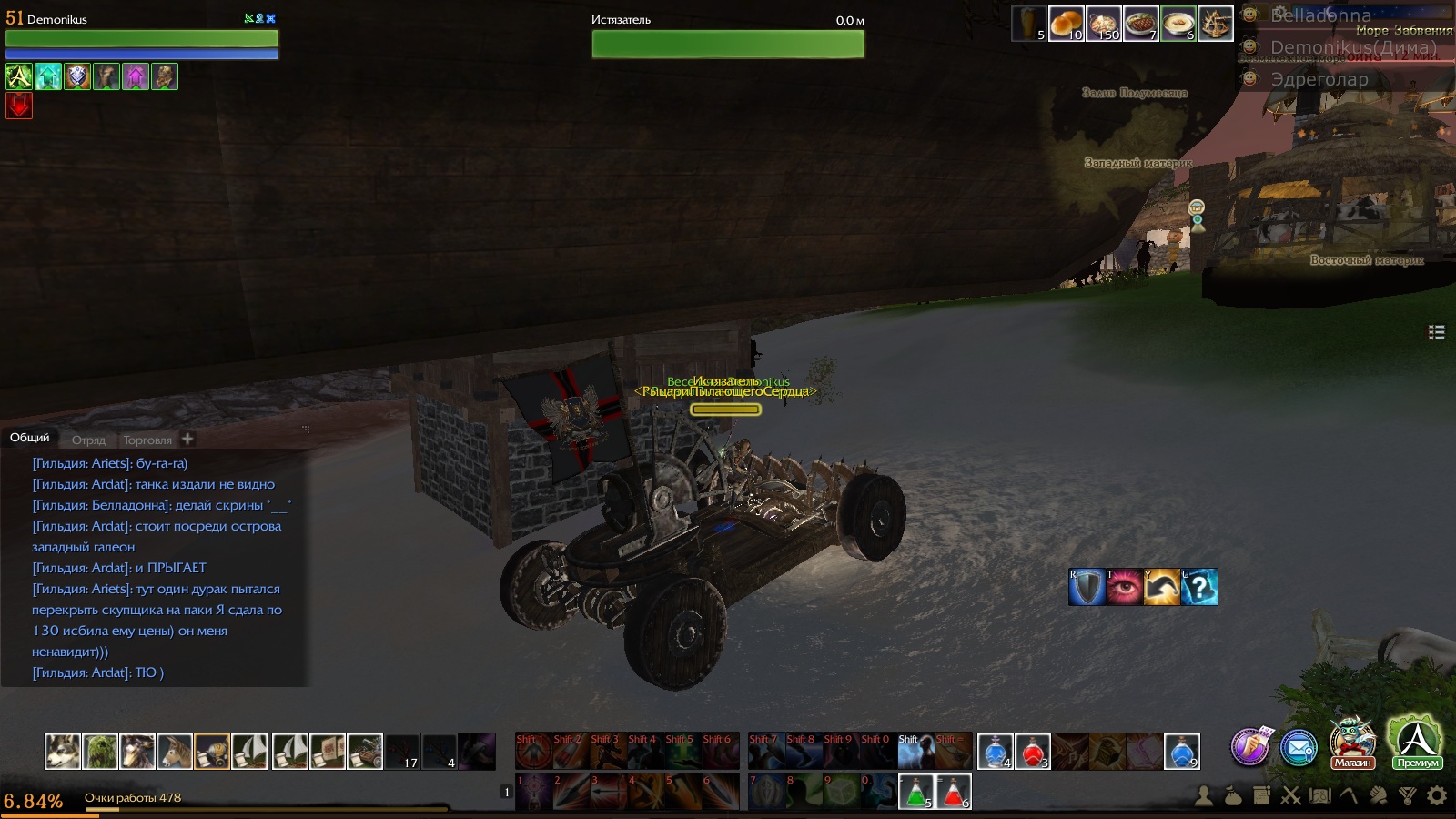Drink the green potion with 5 charges
The width and height of the screenshot is (1456, 819).
pos(915,792)
